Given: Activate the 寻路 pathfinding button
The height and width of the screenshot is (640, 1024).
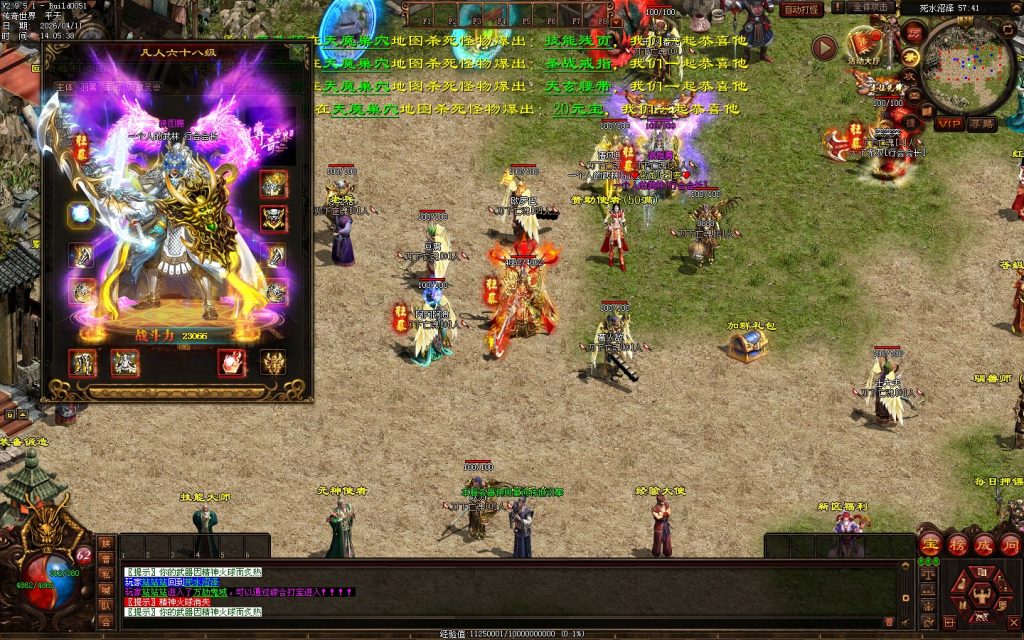Looking at the screenshot, I should (x=982, y=123).
